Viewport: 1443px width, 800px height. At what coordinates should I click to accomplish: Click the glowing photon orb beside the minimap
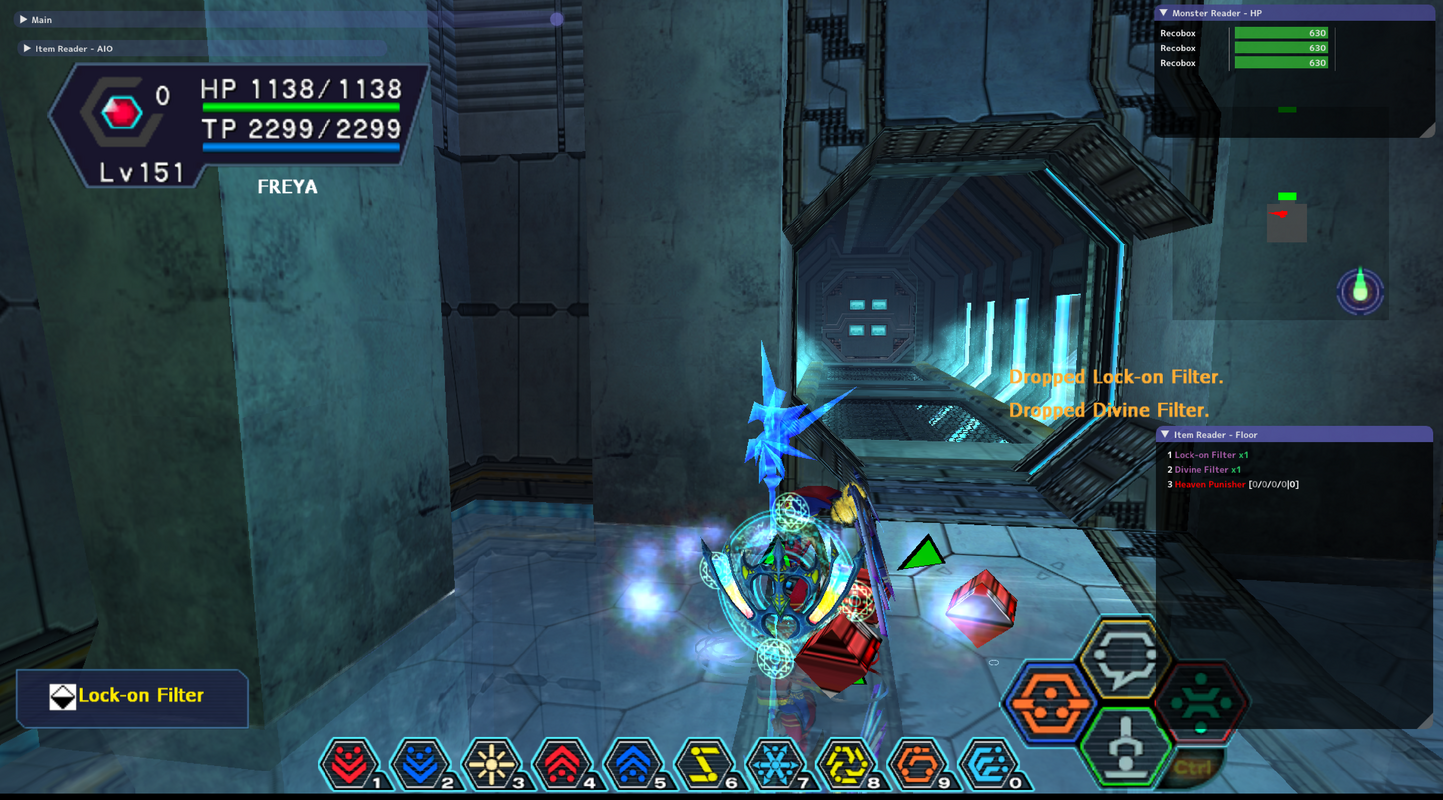click(x=1359, y=290)
